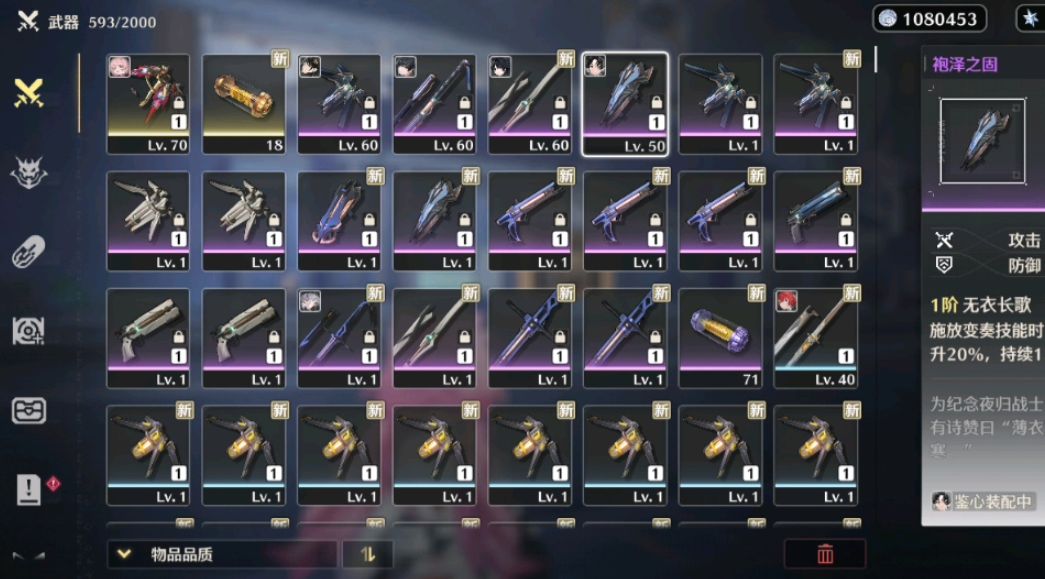Viewport: 1045px width, 579px height.
Task: Open the treasure chest category tab
Action: 30,410
